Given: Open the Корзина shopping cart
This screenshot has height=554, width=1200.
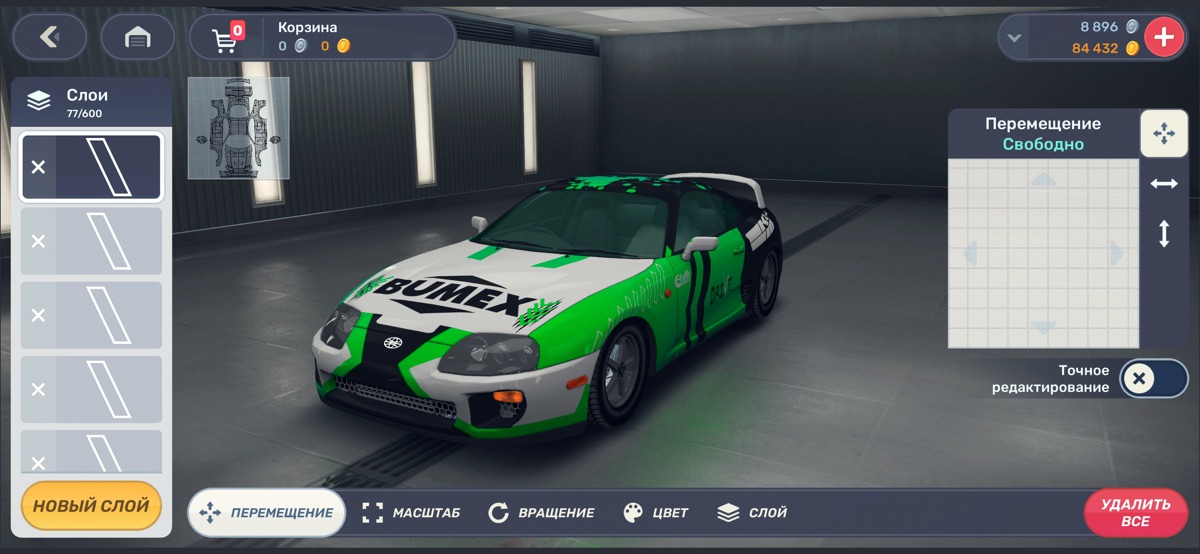Looking at the screenshot, I should [x=228, y=38].
